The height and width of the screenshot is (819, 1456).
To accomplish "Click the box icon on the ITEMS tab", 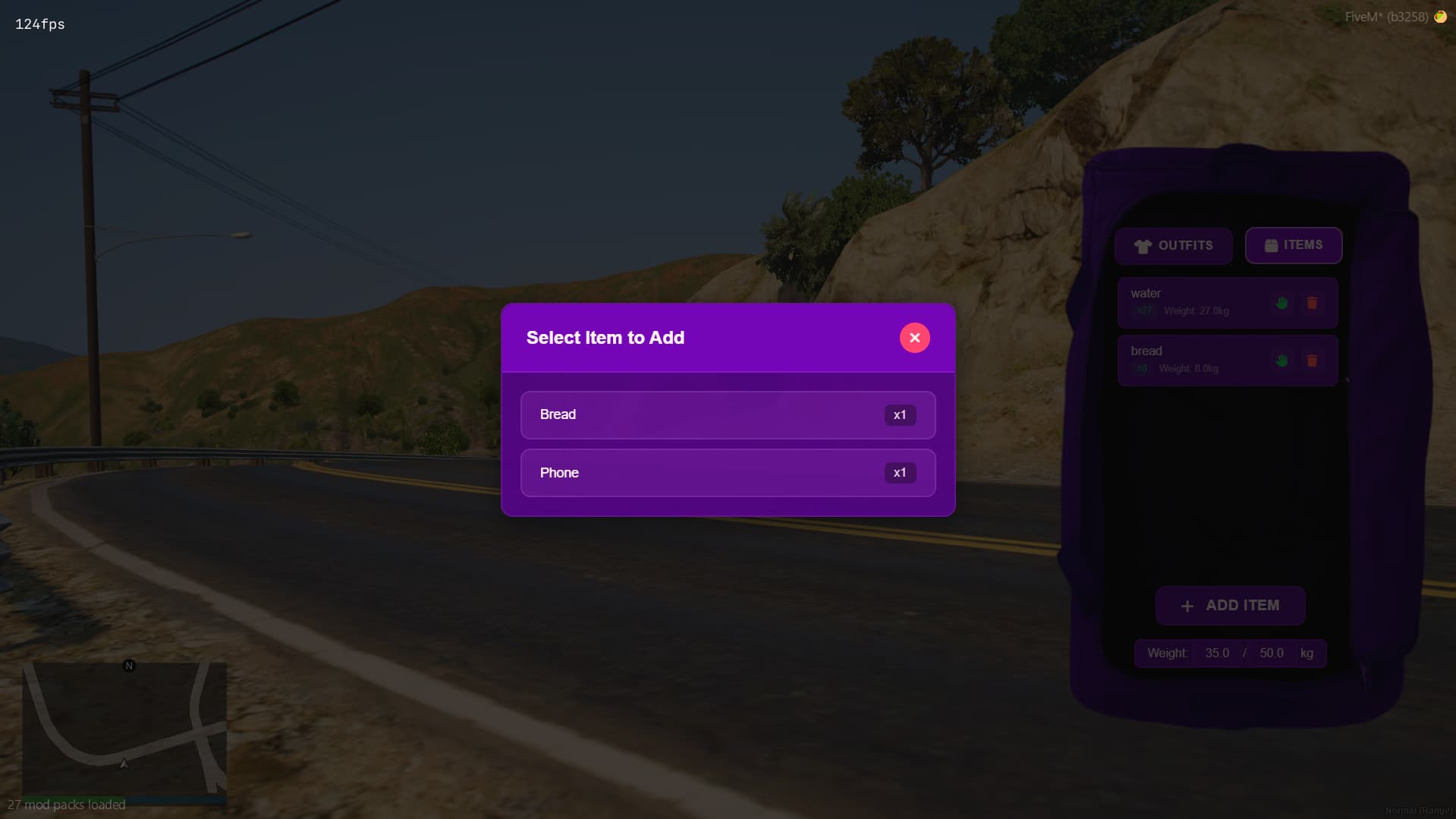I will [1271, 245].
